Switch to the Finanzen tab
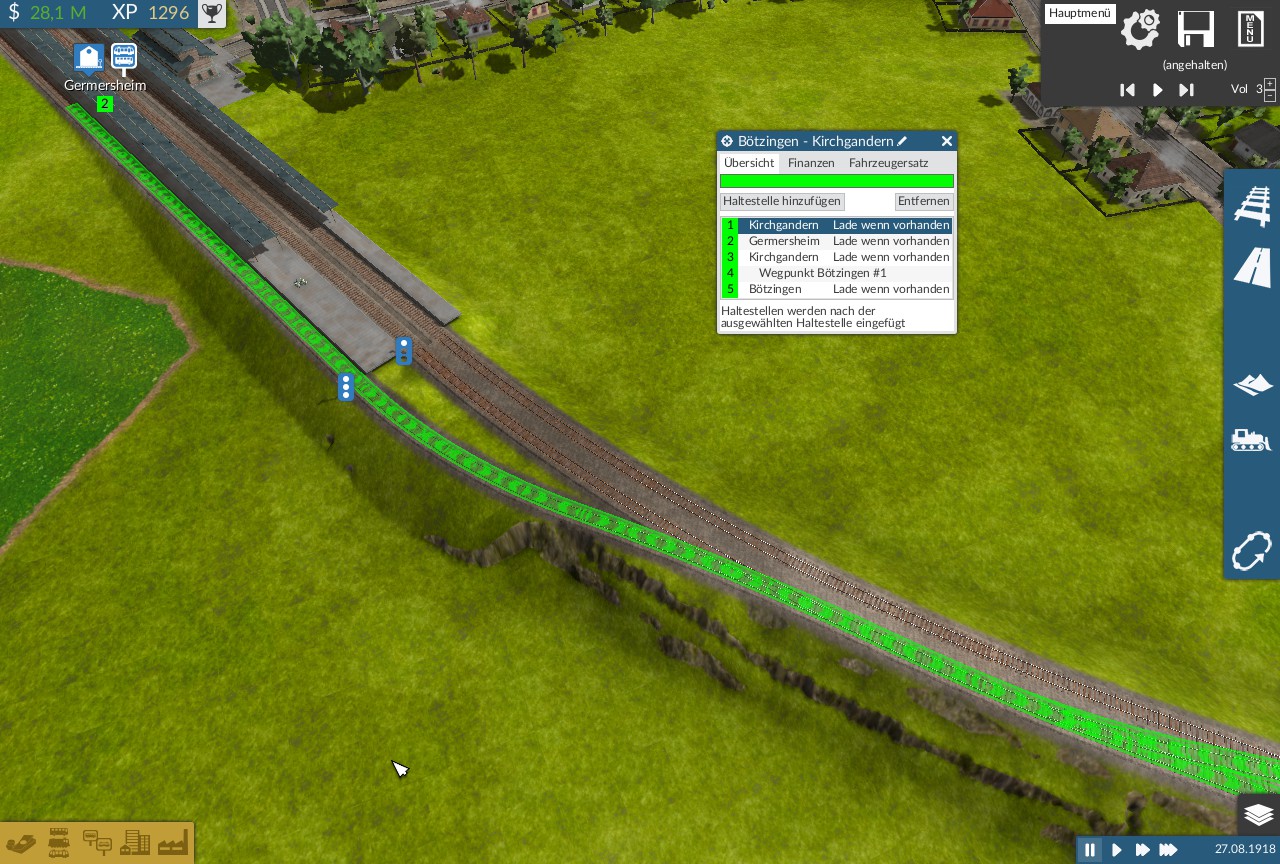 (811, 163)
